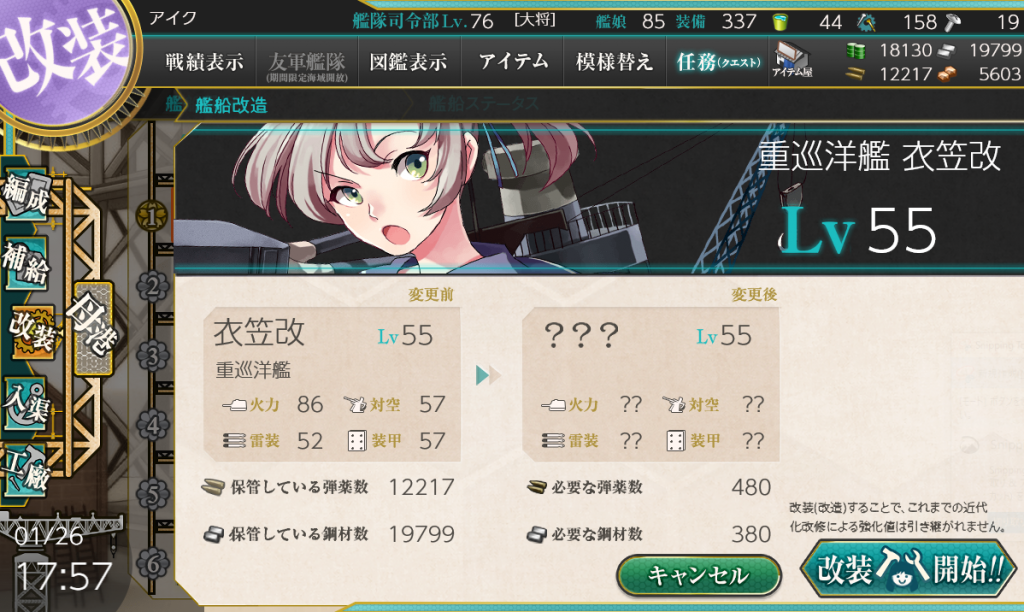Open the 図鑑表示 encyclopedia

point(409,62)
